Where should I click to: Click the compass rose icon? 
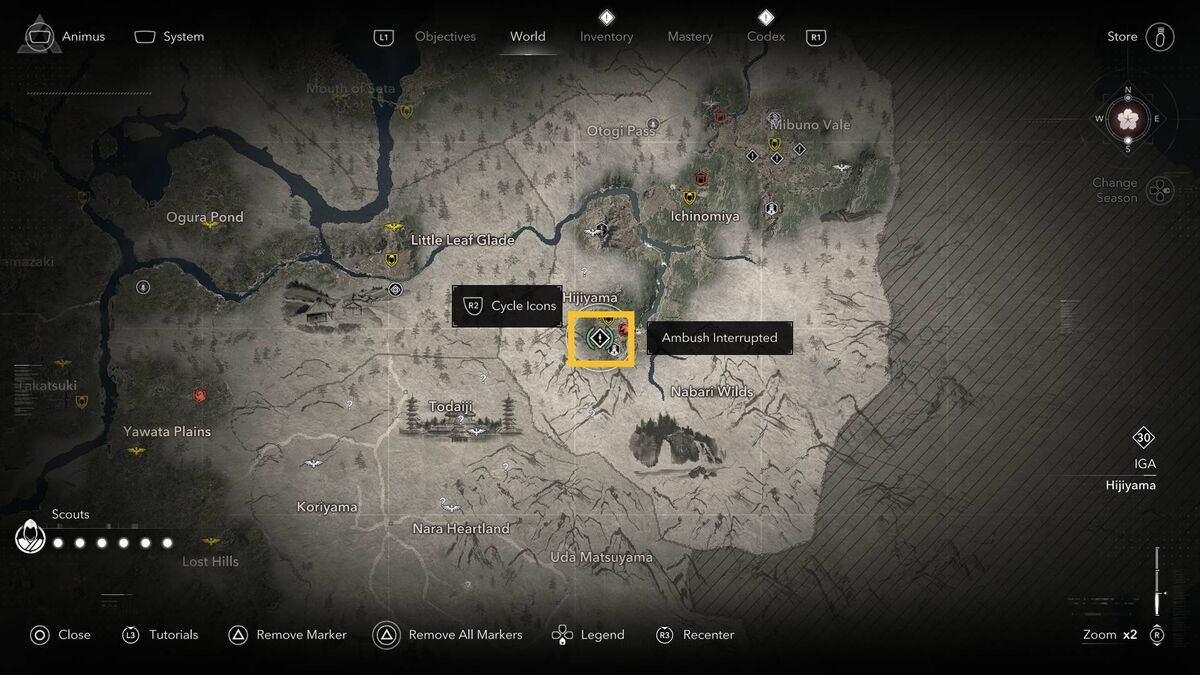click(x=1128, y=120)
